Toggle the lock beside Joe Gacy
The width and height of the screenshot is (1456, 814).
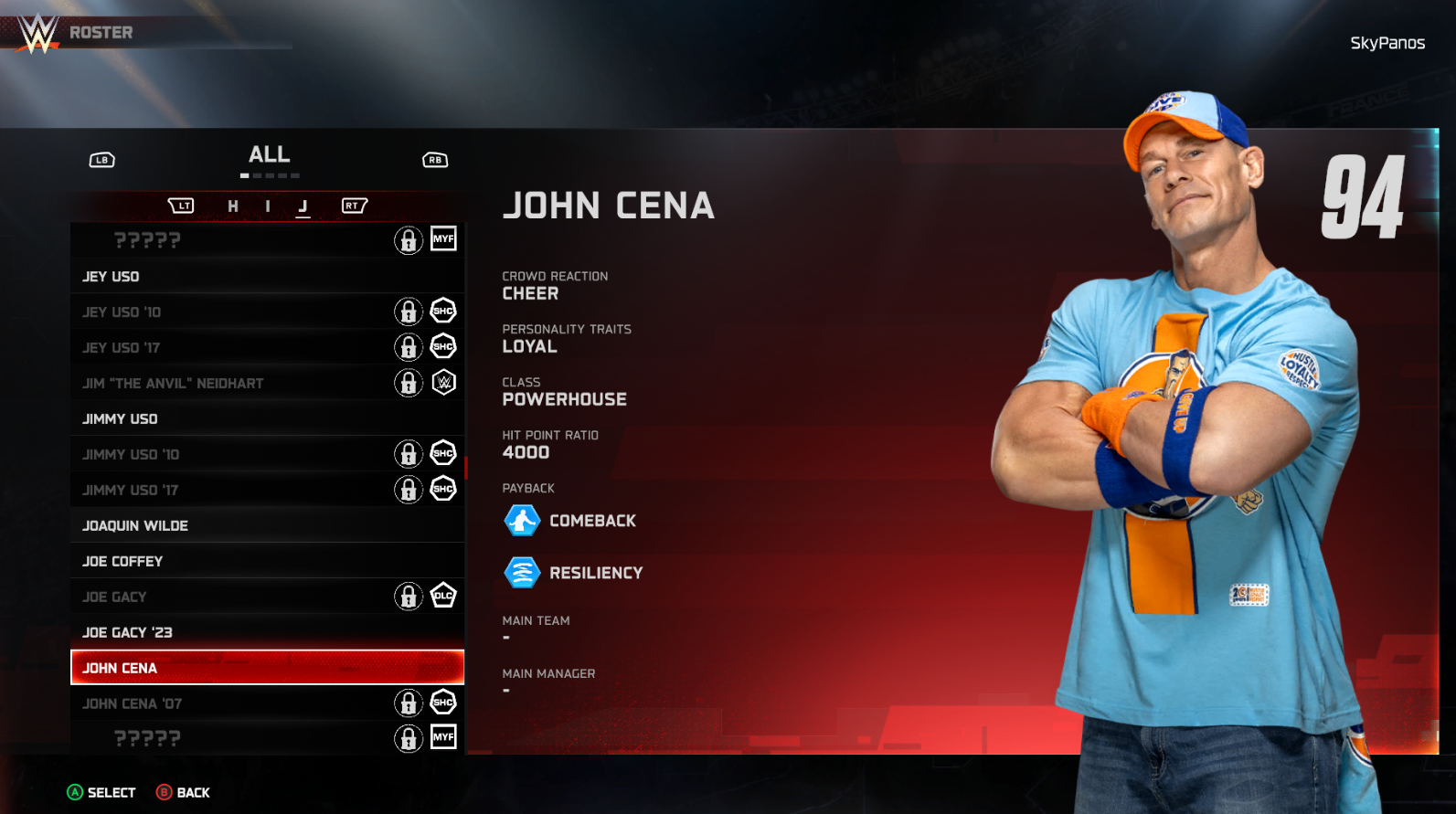tap(408, 596)
